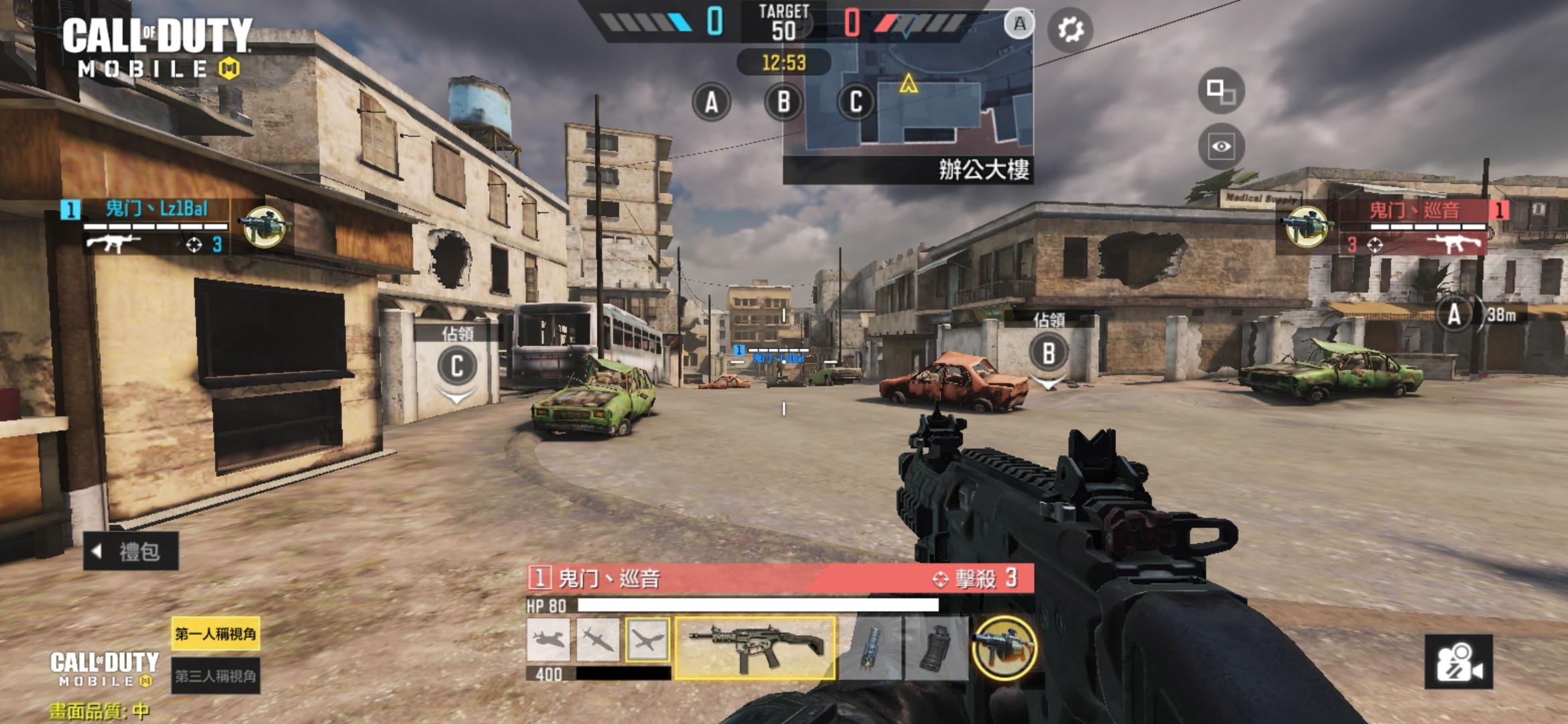Choose the highlighted third scorestreak icon
The width and height of the screenshot is (1568, 724).
pos(647,640)
